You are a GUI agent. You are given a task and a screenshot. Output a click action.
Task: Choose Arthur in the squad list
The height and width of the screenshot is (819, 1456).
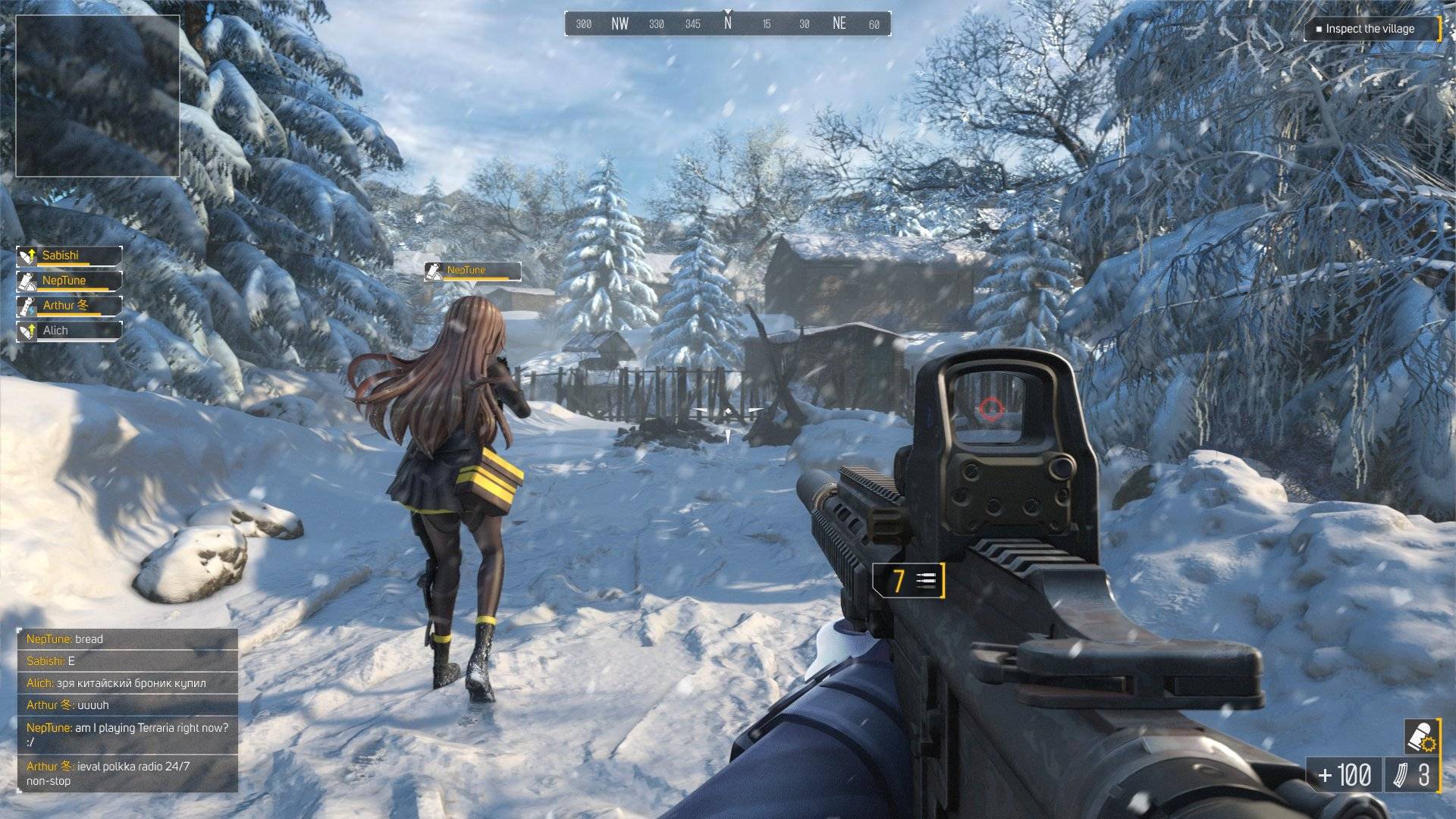tap(70, 306)
